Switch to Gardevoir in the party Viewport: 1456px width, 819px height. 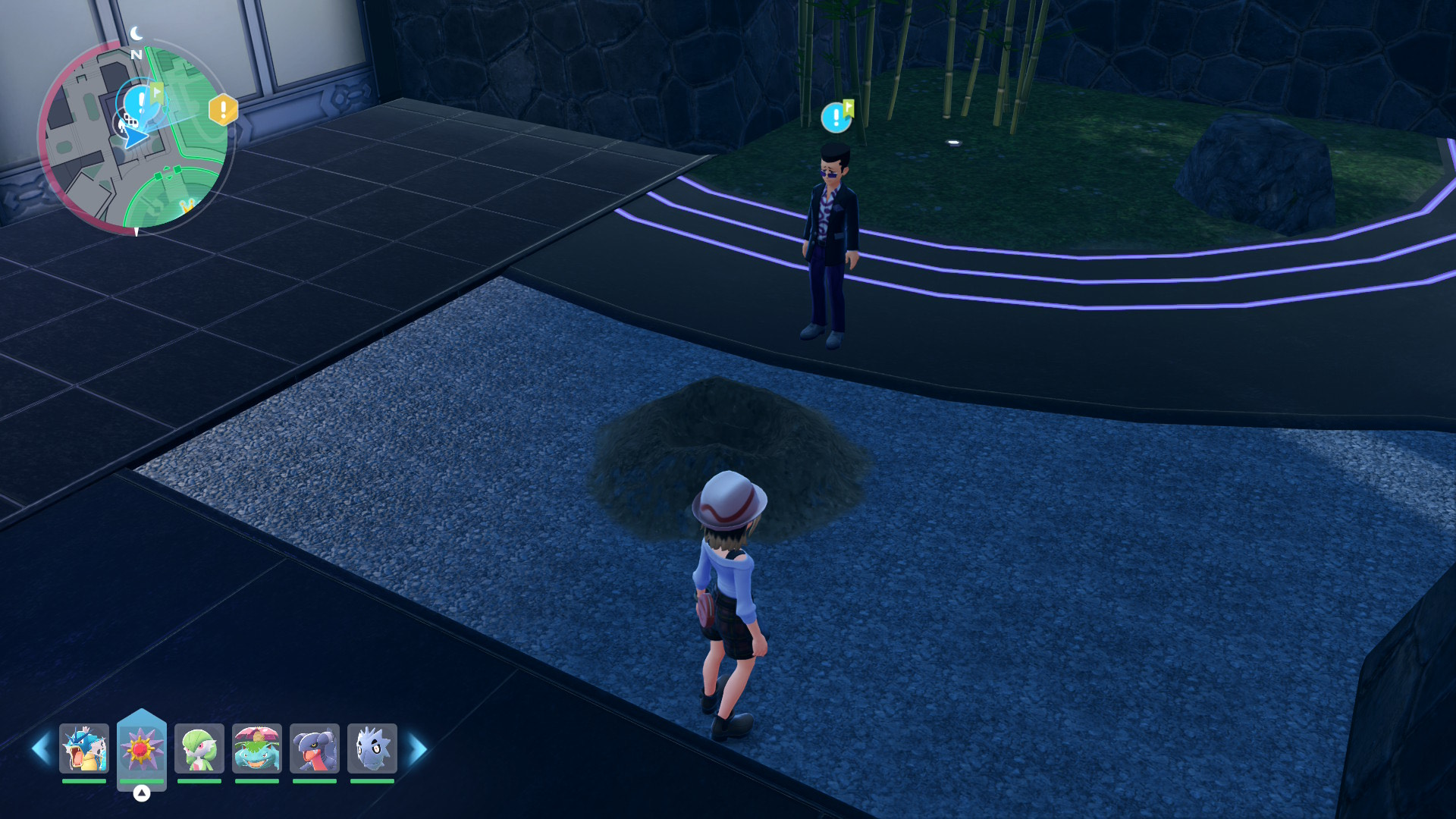199,748
